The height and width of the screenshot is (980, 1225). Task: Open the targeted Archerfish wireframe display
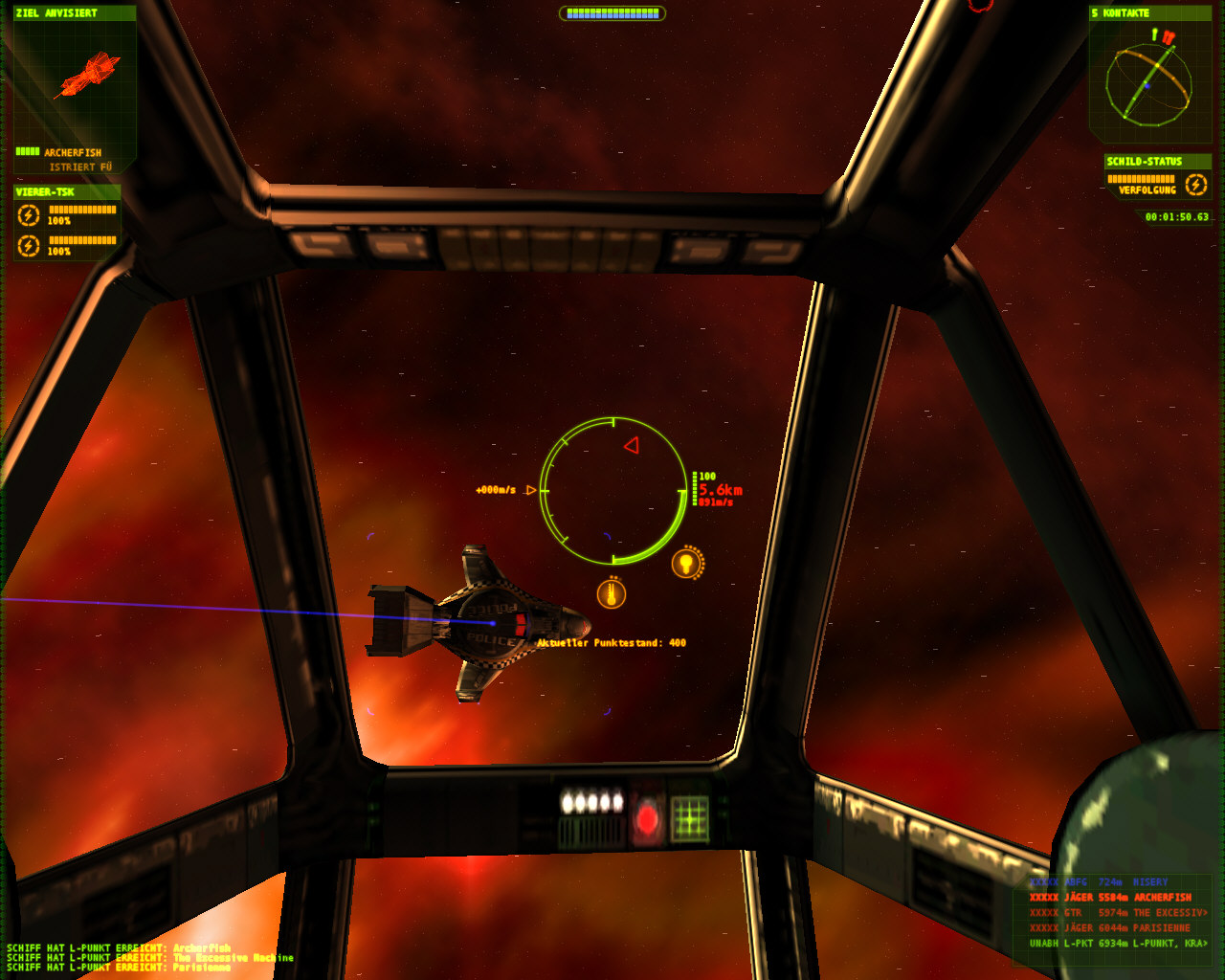pos(86,77)
